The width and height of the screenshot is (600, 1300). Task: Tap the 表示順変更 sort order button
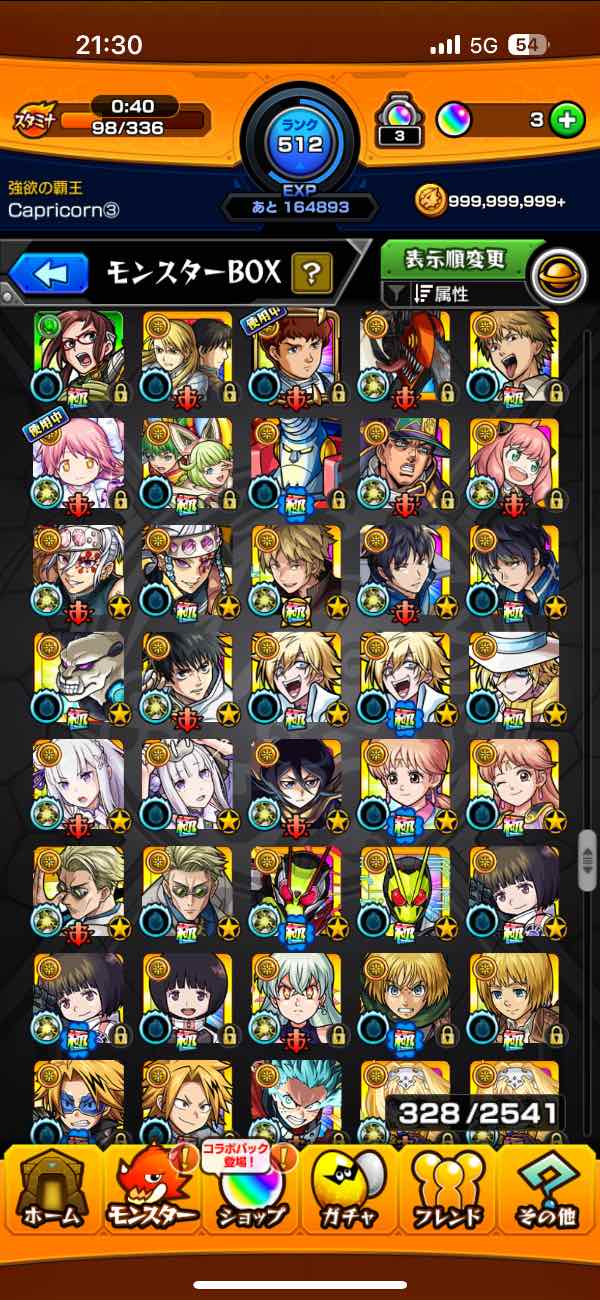tap(455, 260)
